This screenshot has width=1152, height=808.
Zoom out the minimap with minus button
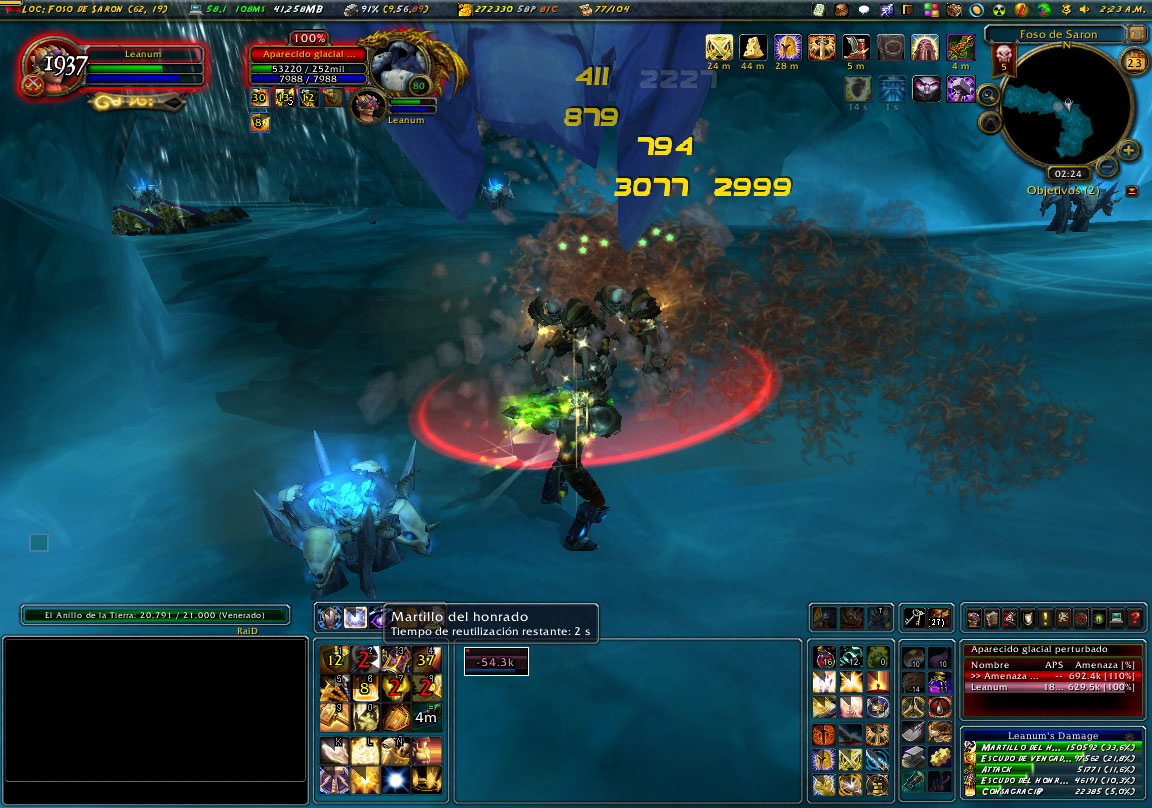1107,167
